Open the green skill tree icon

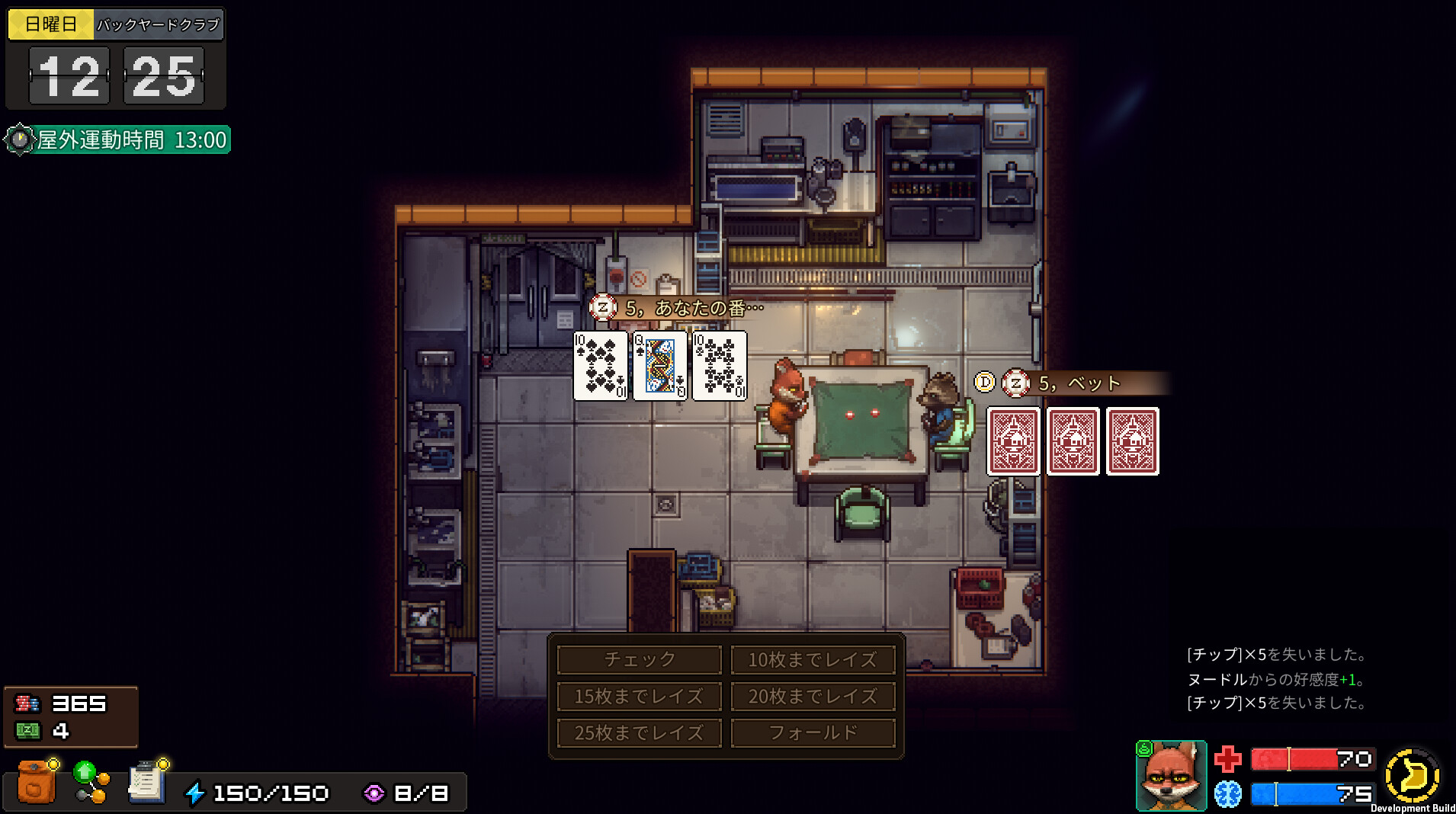point(91,783)
